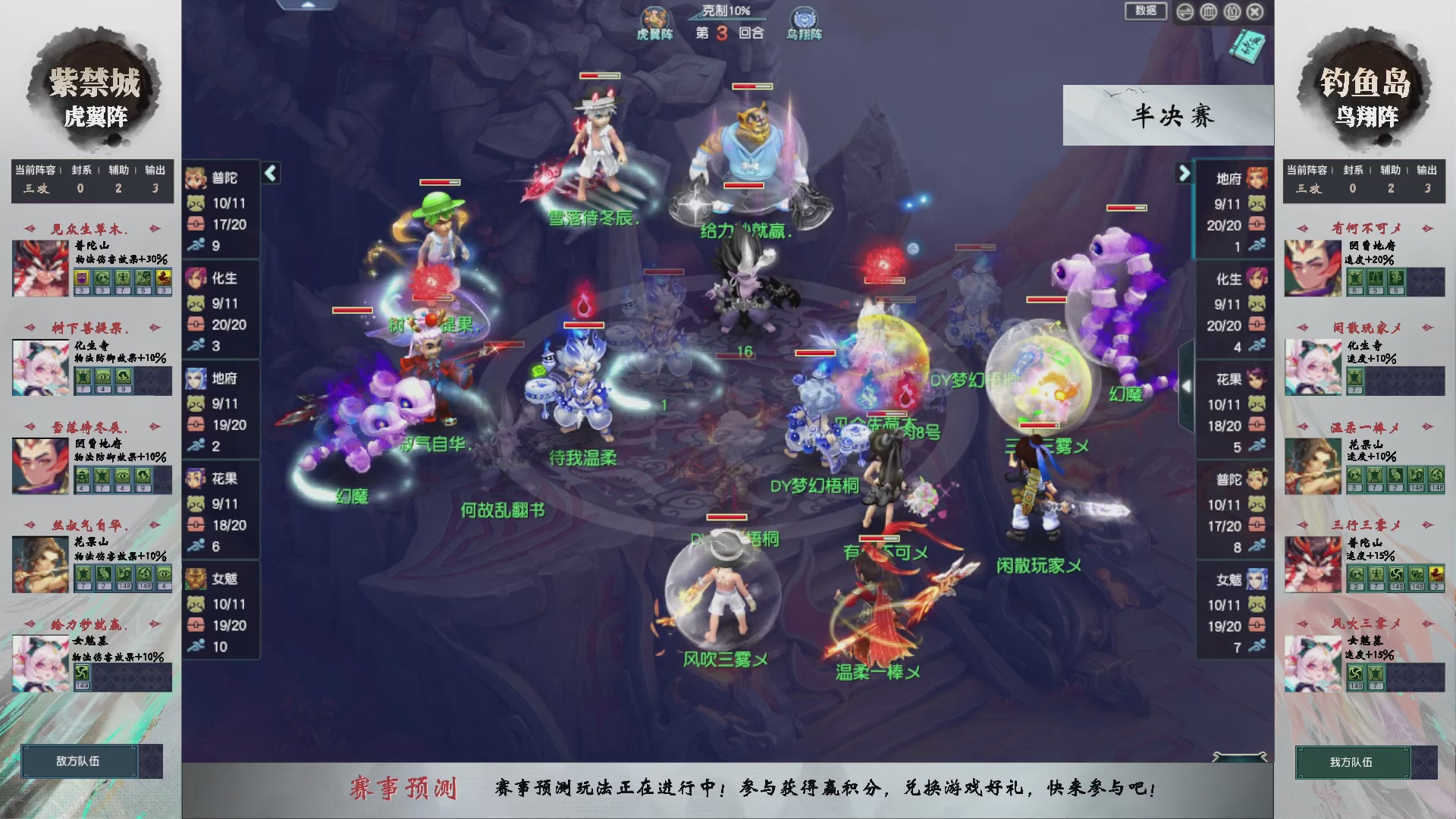Collapse the right unit panel with its arrow
Viewport: 1456px width, 819px height.
(x=1185, y=172)
